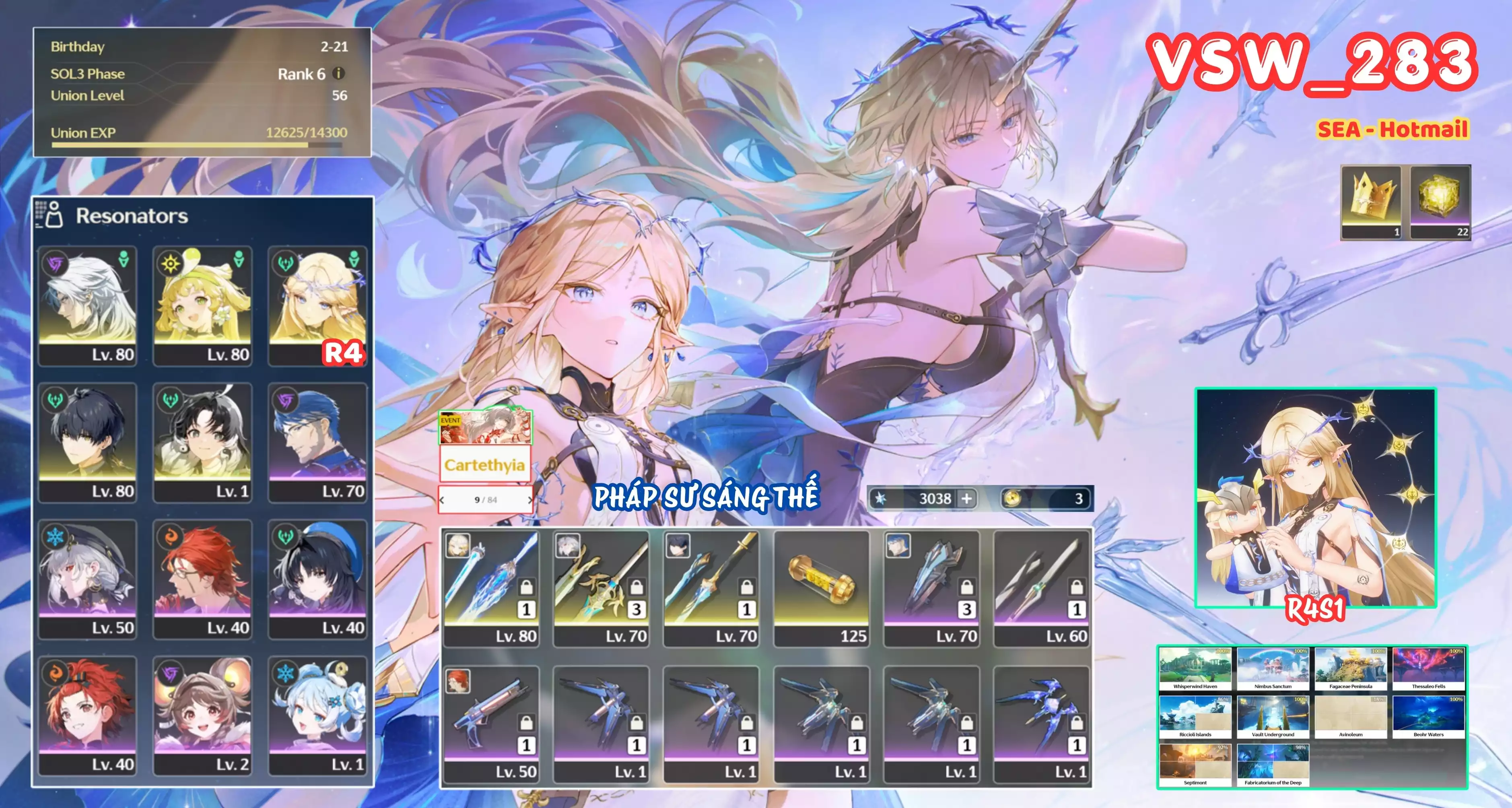
Task: Pick the Lv. 50 silver-haired Glacio resonator
Action: click(x=87, y=579)
